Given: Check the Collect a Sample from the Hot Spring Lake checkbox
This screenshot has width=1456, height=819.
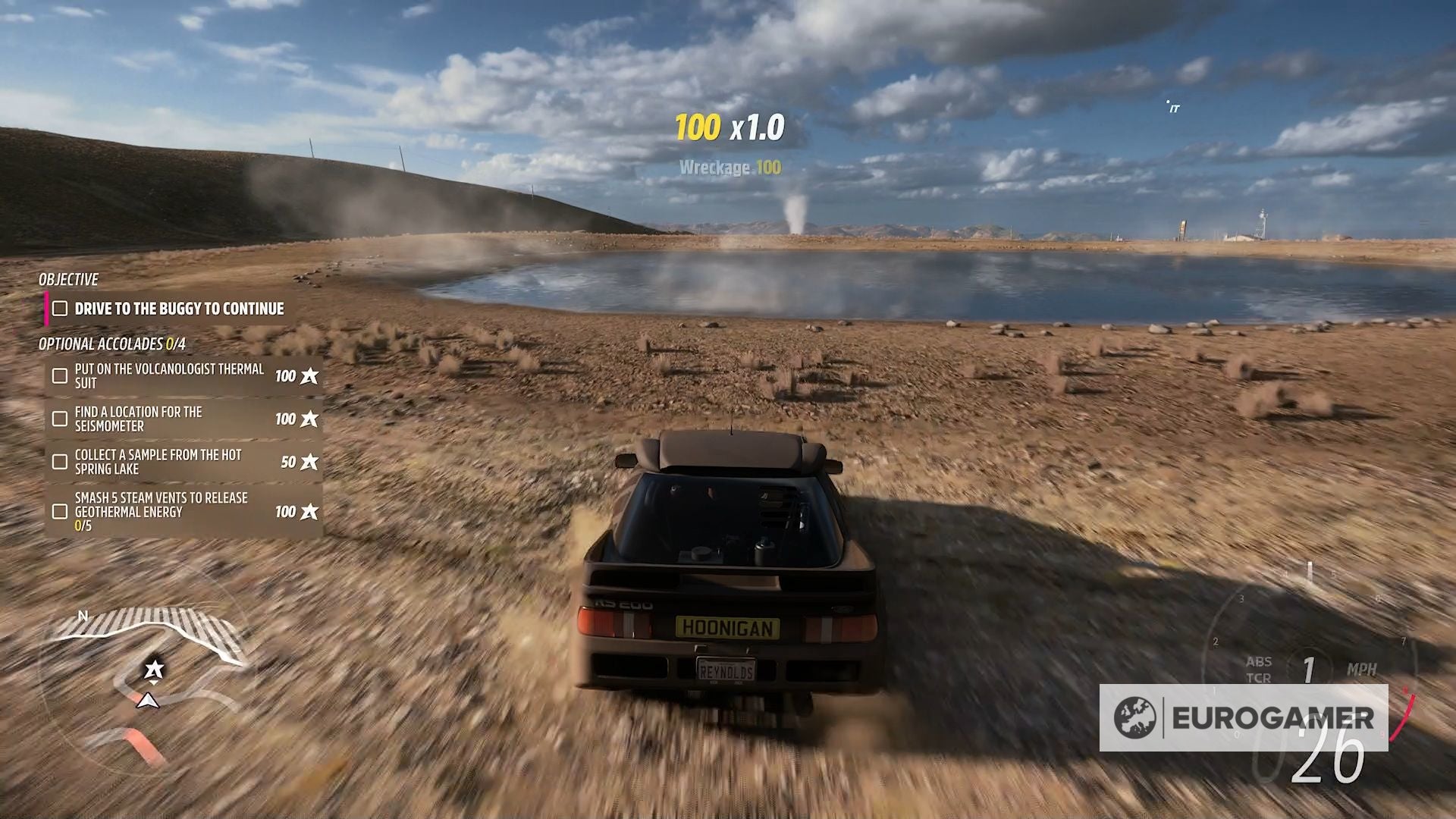Looking at the screenshot, I should [59, 461].
